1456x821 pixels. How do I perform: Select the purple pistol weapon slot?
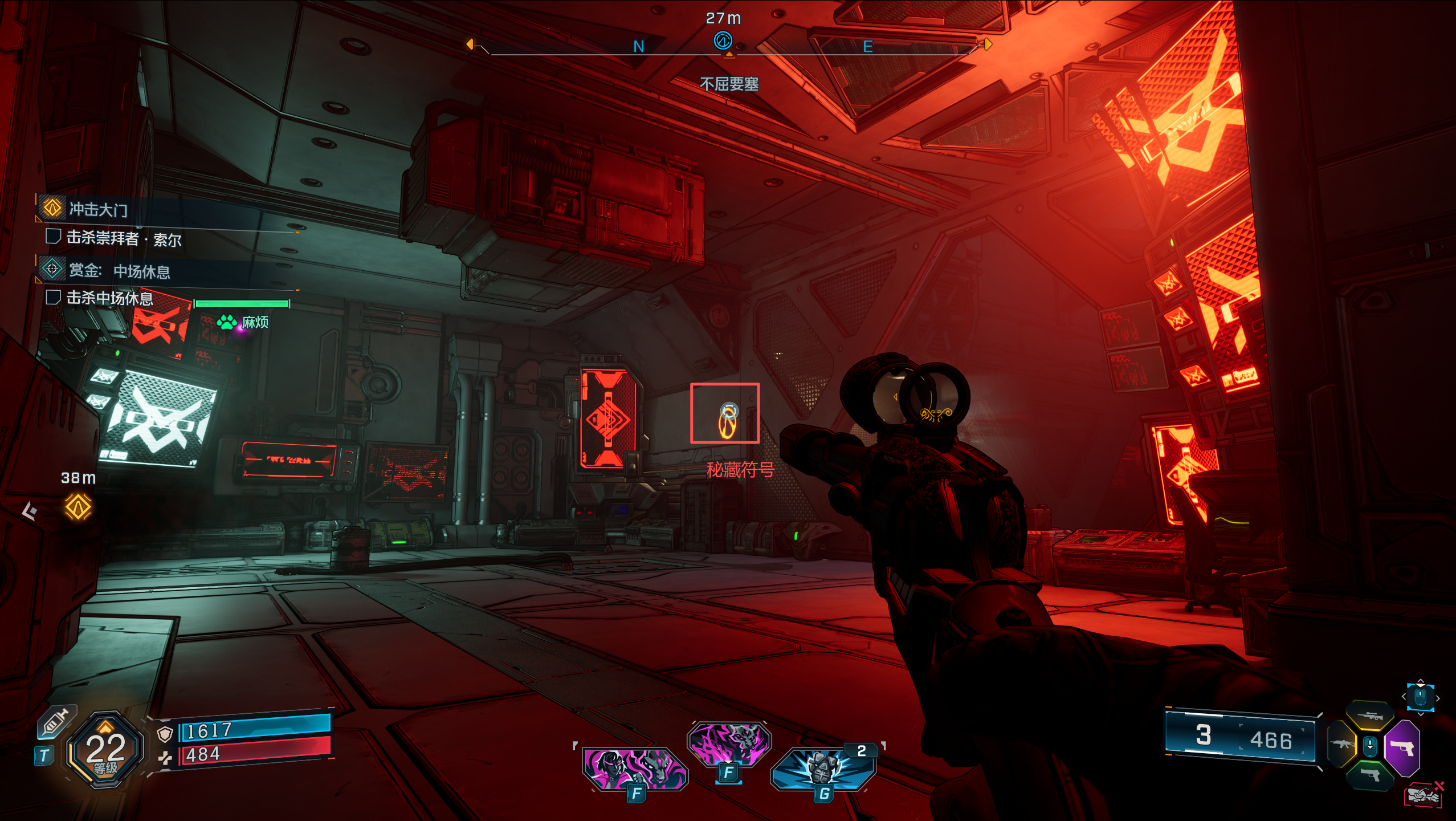(x=1402, y=747)
